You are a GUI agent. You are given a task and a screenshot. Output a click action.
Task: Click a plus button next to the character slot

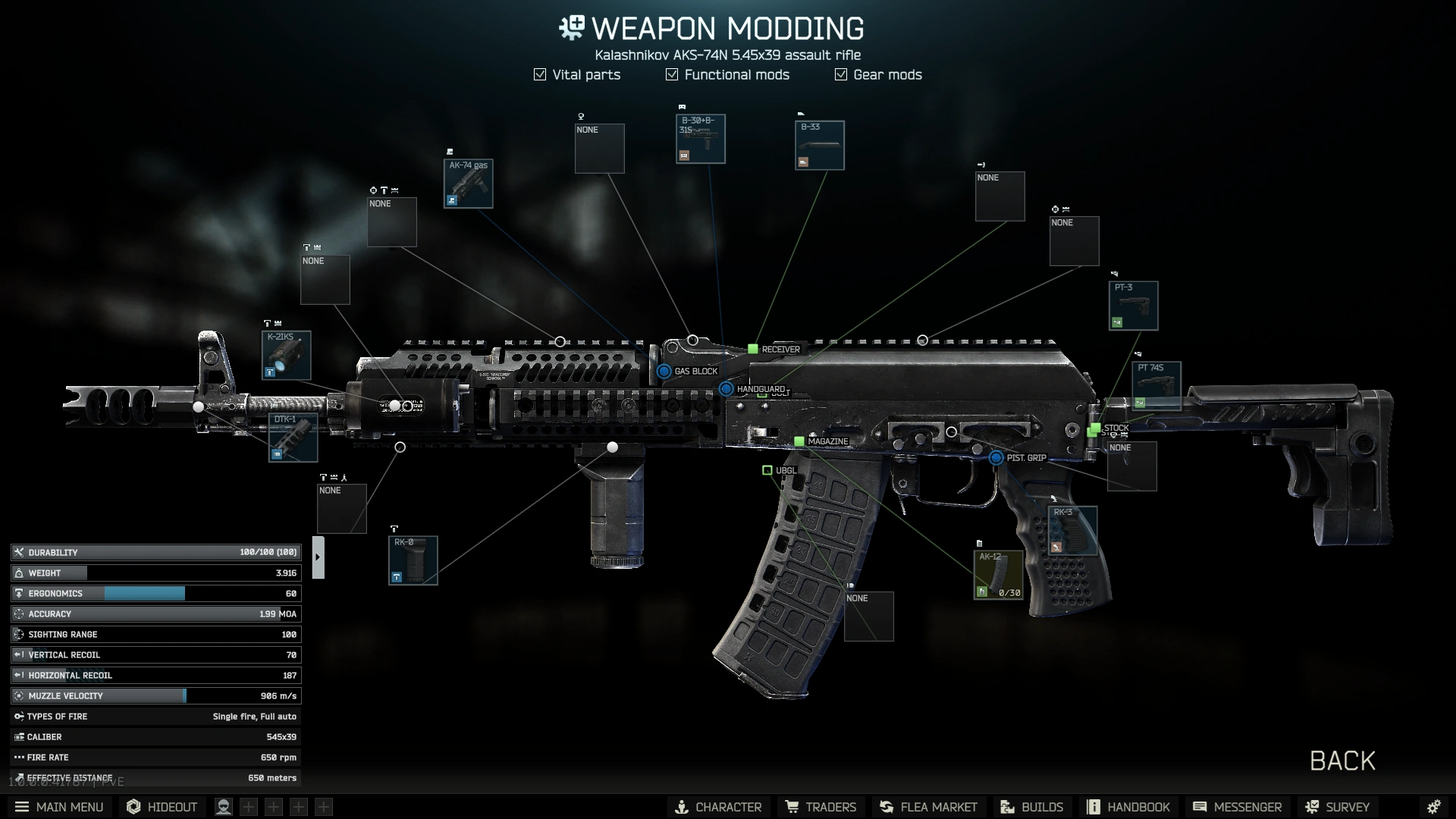coord(247,806)
